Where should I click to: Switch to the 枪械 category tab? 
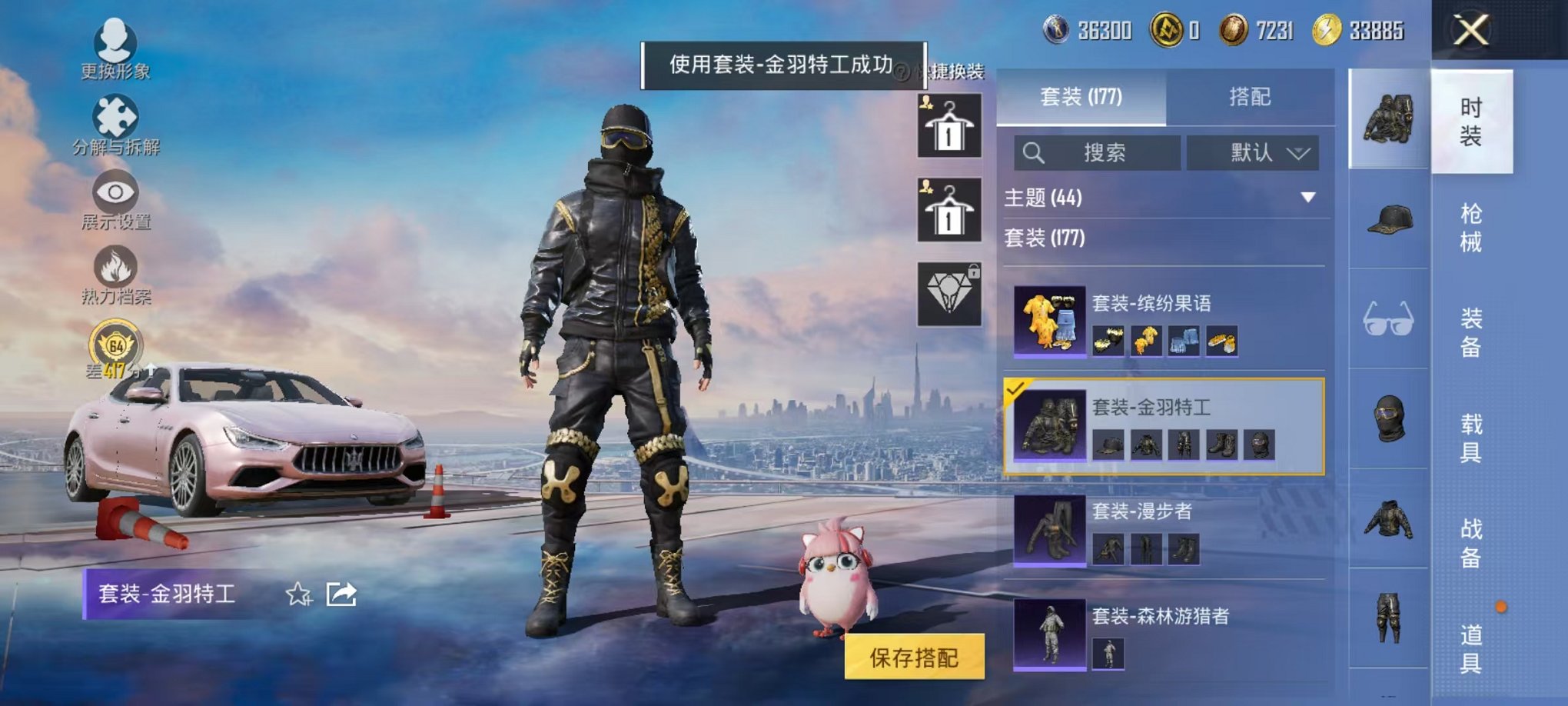[1472, 228]
